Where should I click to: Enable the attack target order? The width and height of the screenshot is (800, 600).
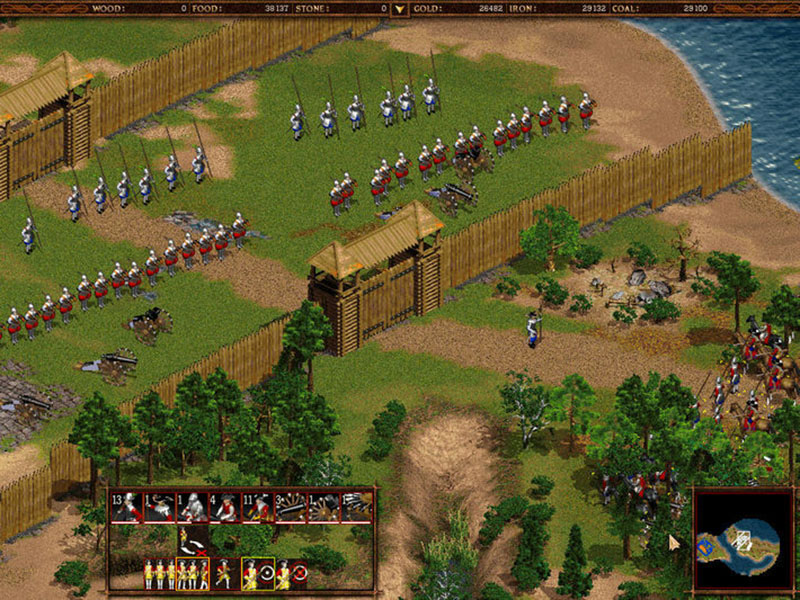263,574
